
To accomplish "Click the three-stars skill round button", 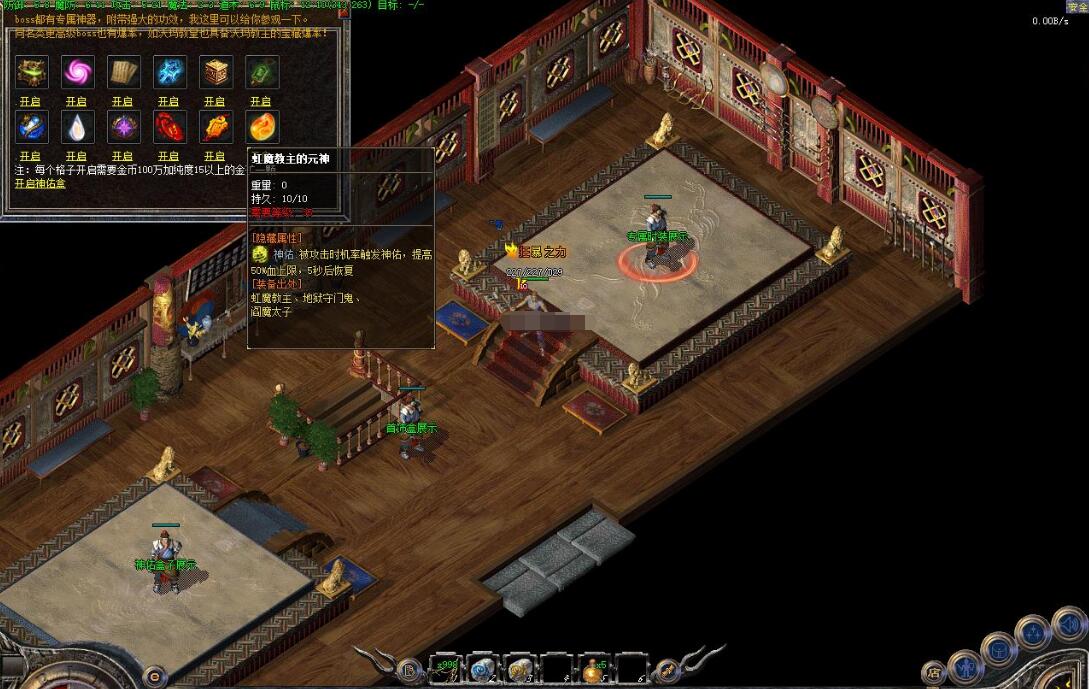I will [1033, 633].
